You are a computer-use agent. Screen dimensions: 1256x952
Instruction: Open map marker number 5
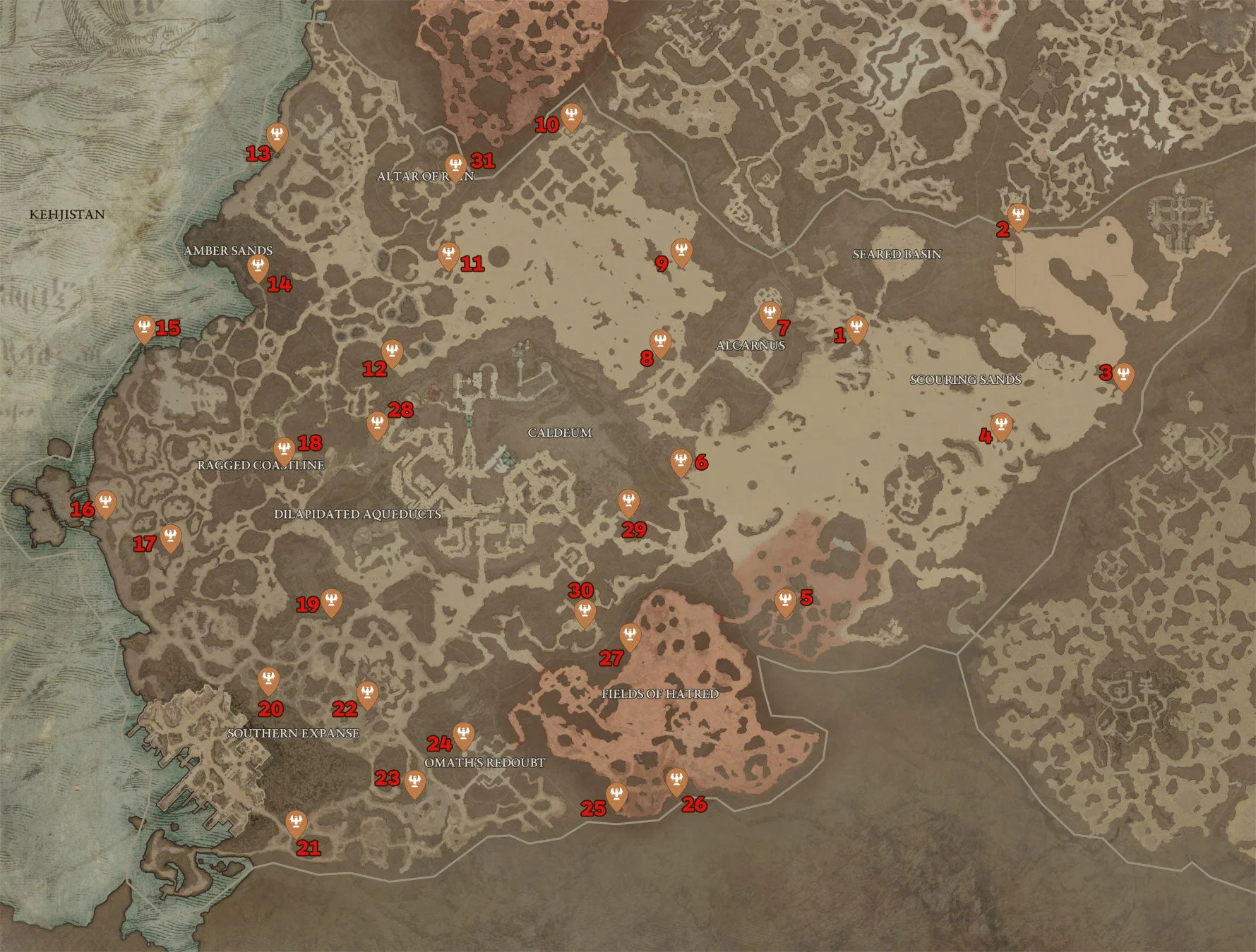click(x=785, y=602)
